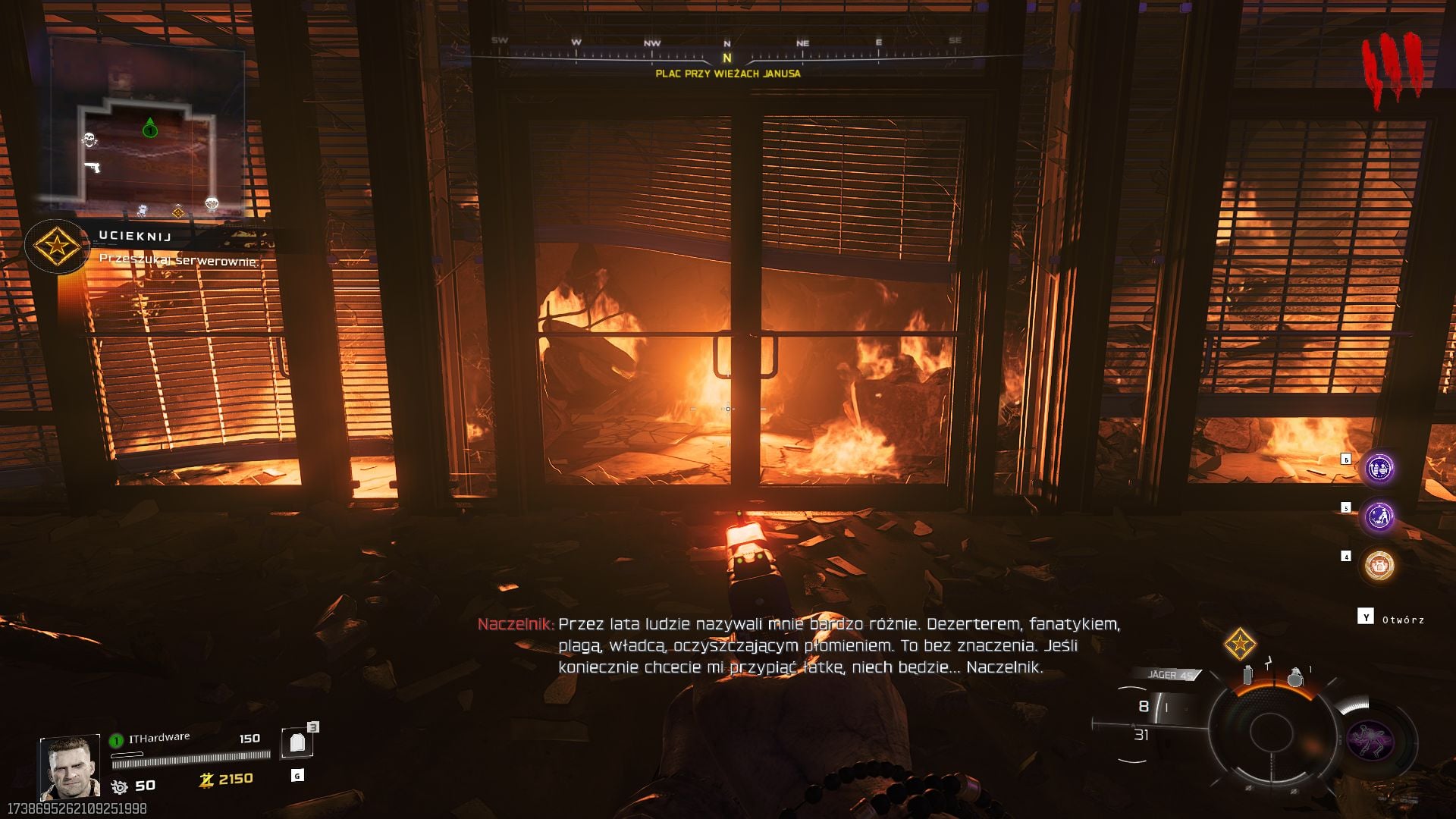Click the Jäger 45 weapon label
The image size is (1456, 819).
coord(1169,675)
